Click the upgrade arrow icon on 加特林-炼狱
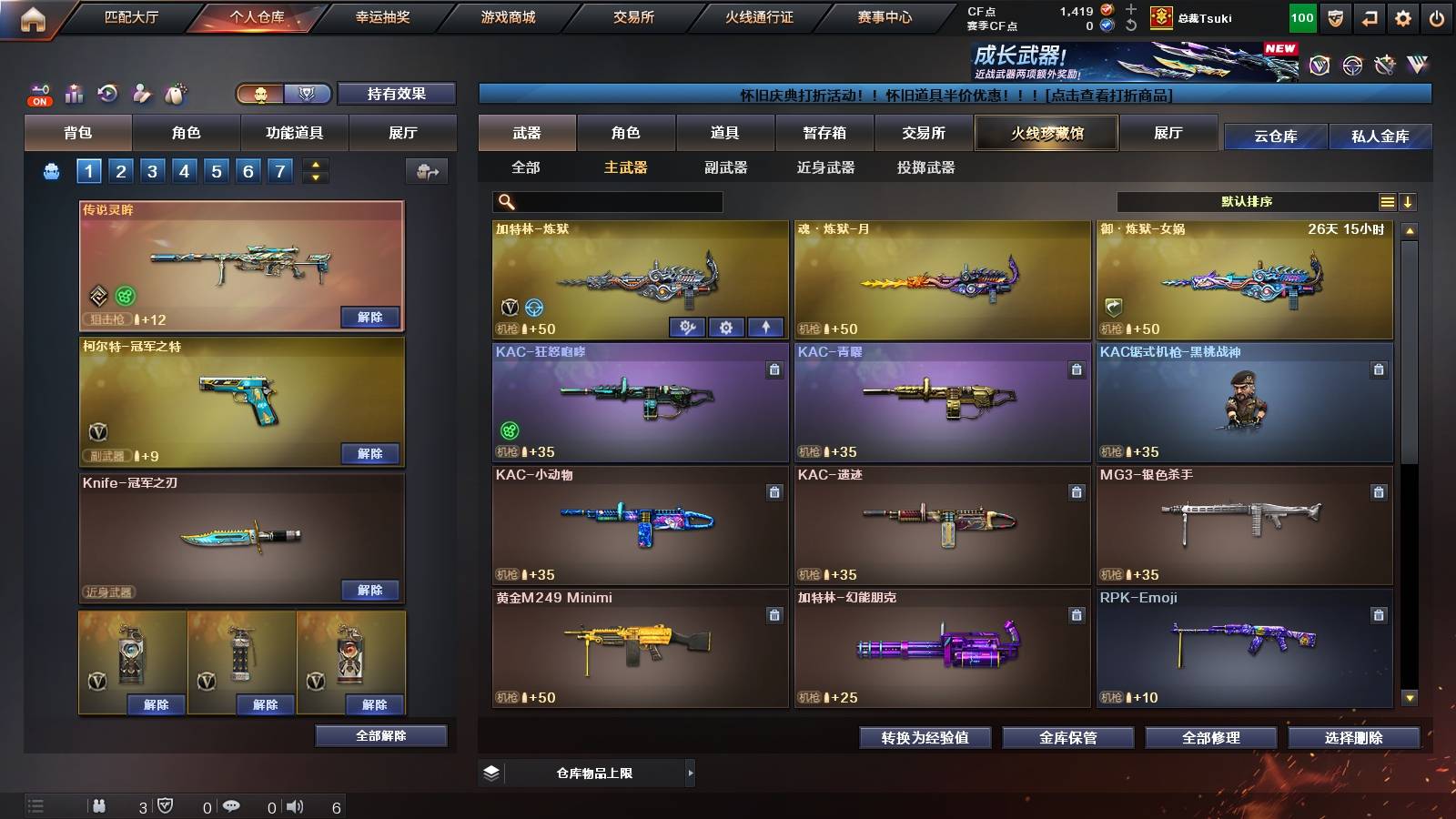 (766, 327)
